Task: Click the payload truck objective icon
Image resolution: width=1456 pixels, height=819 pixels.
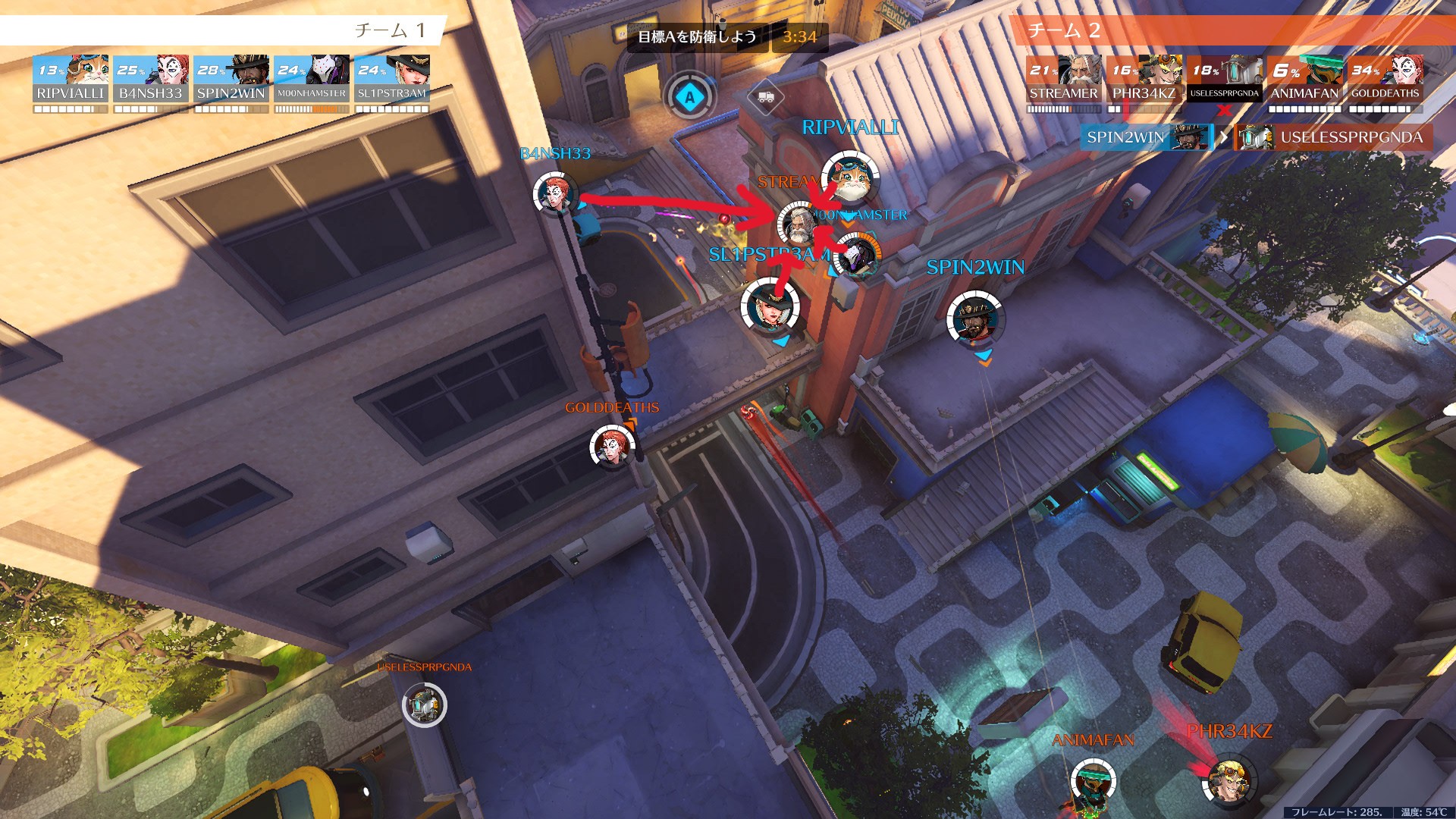Action: (x=765, y=97)
